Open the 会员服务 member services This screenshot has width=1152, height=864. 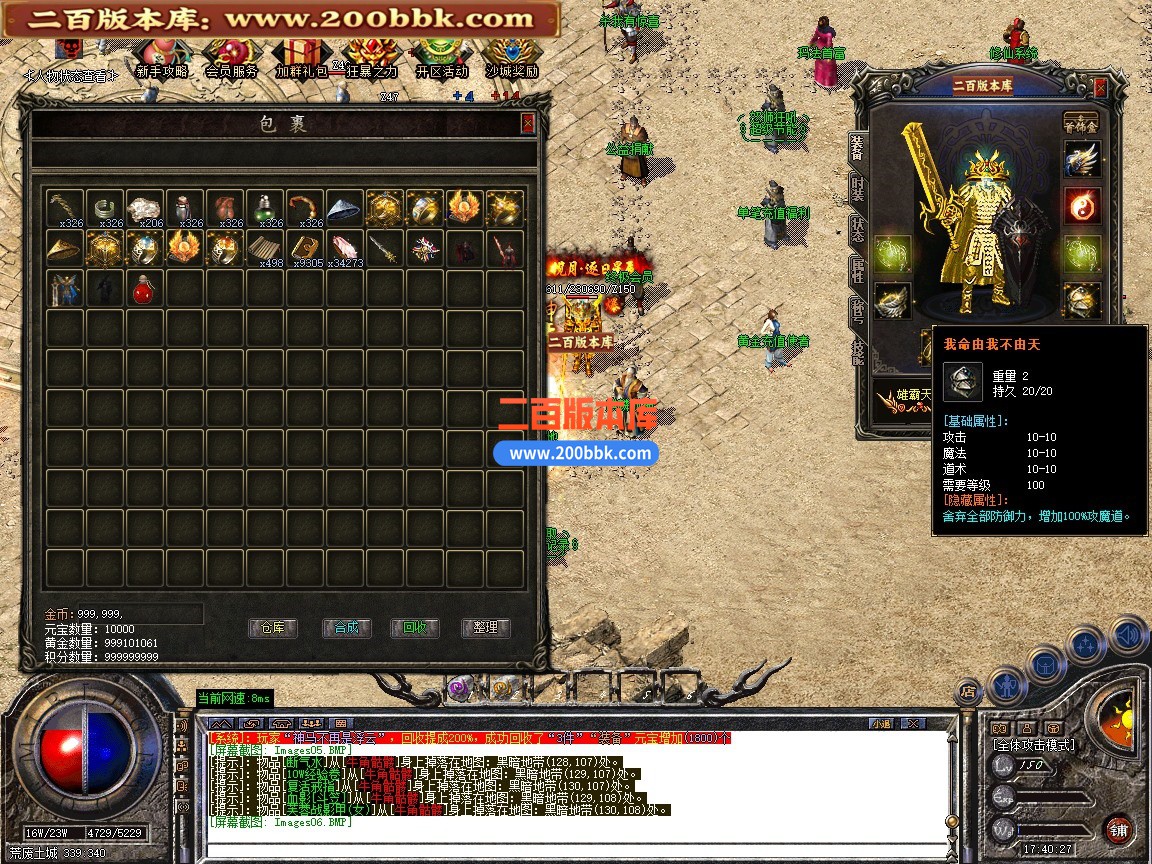pyautogui.click(x=232, y=57)
